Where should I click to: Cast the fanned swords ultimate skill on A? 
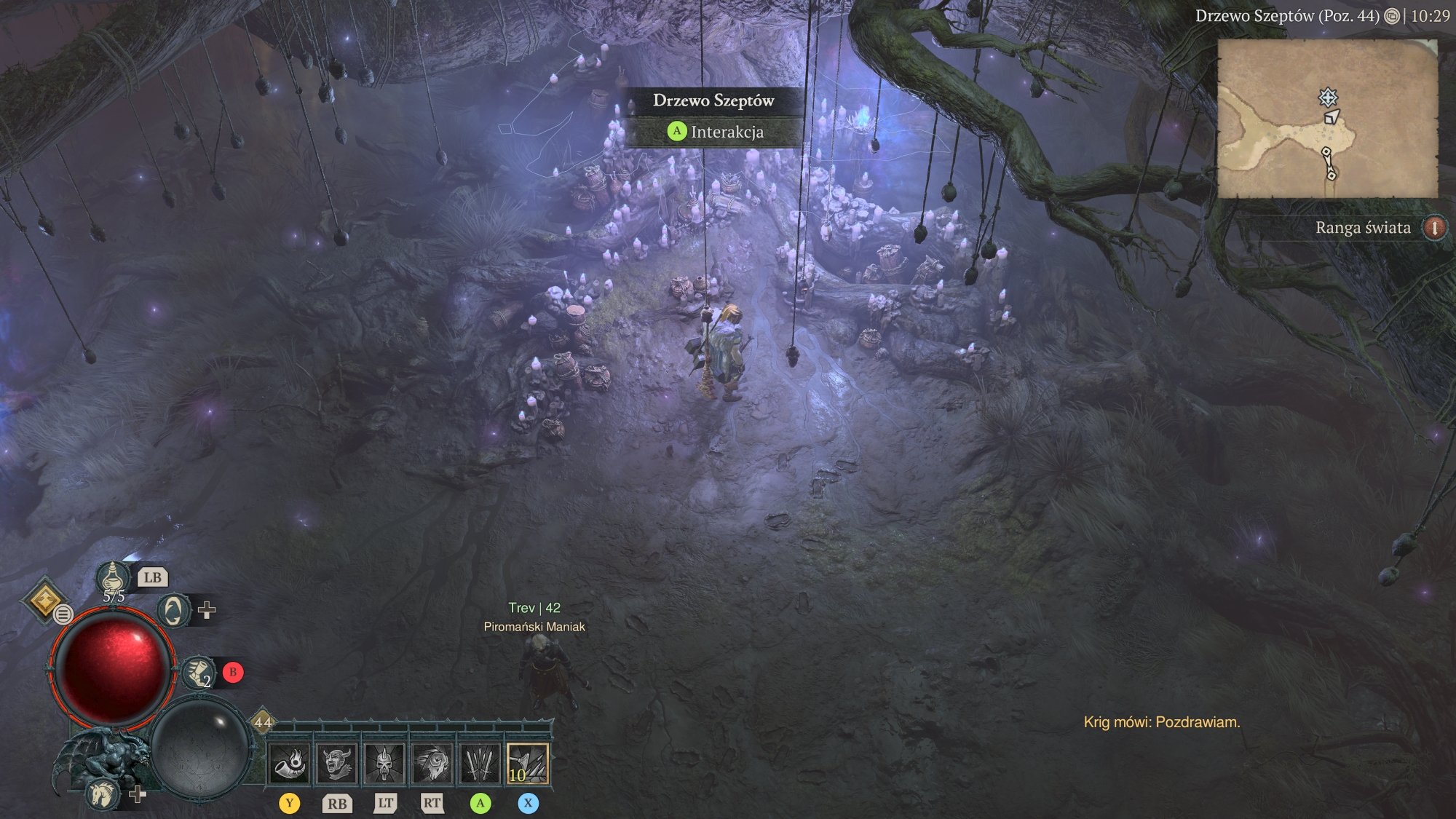[478, 764]
